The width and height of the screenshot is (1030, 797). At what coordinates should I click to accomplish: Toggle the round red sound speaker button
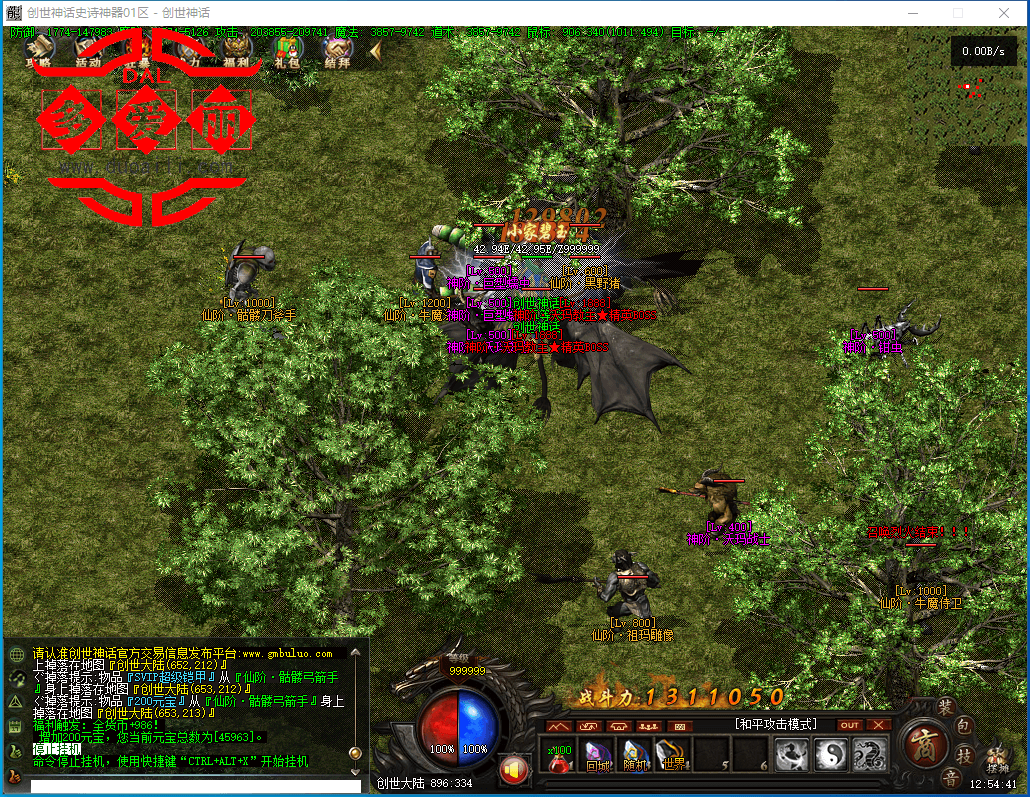514,768
